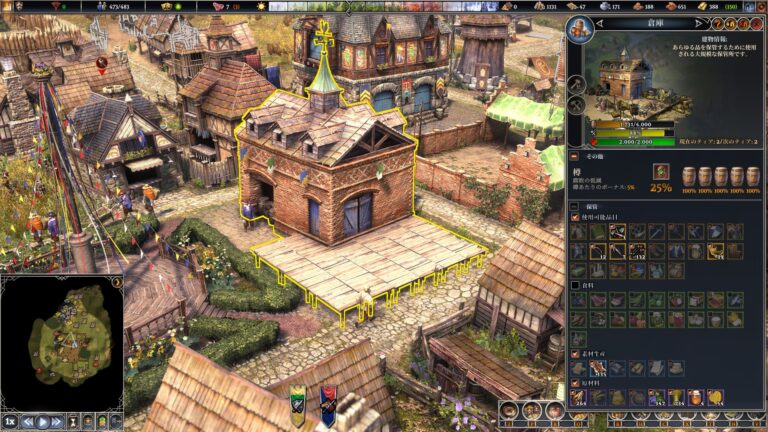Toggle the 使用可能品目 checkbox

pos(574,217)
